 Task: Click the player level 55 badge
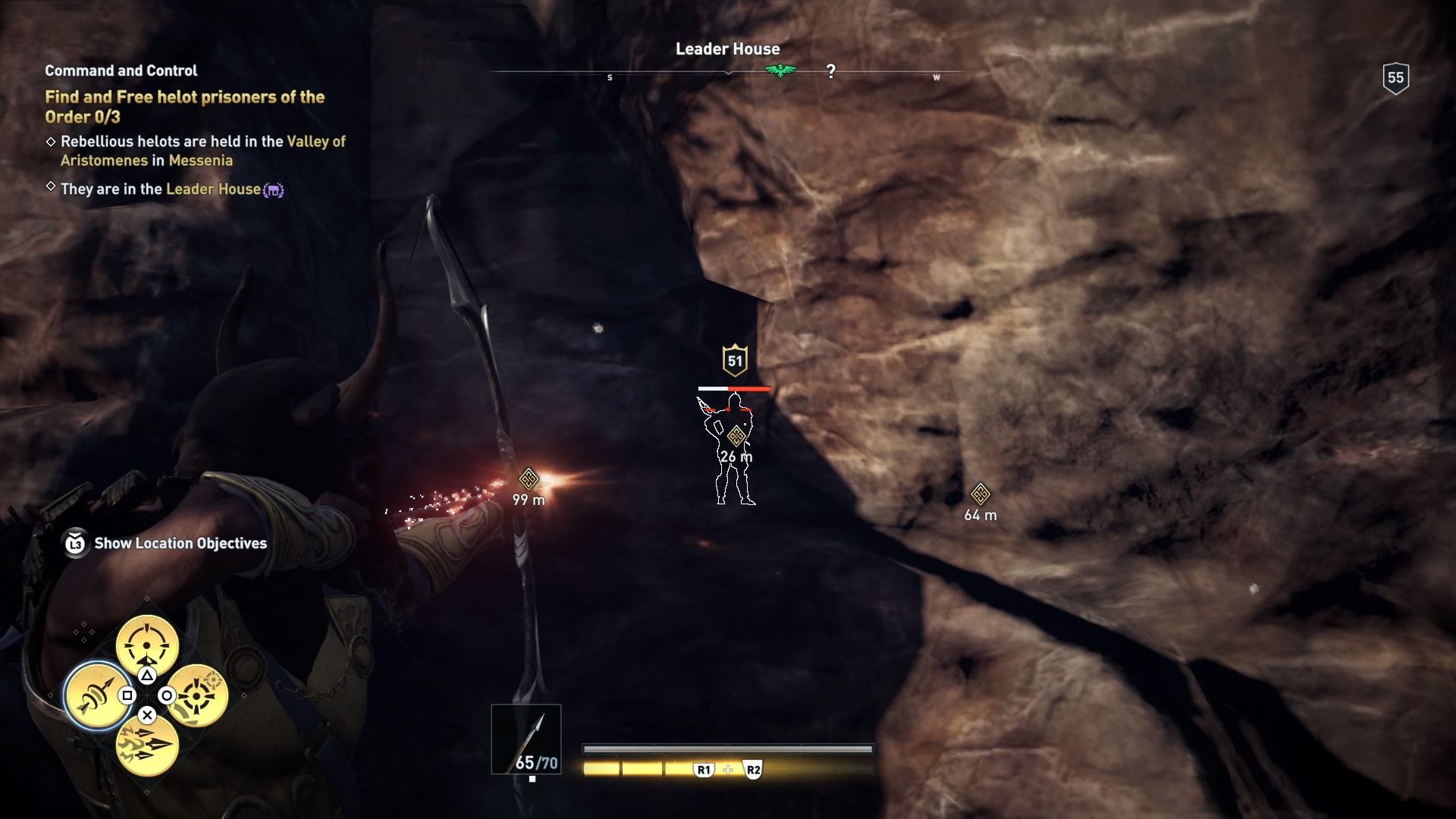1395,77
